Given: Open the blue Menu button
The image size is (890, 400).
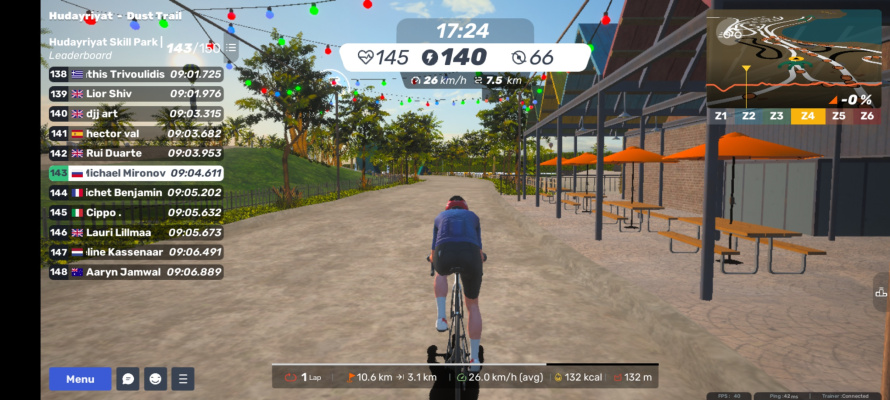Looking at the screenshot, I should (80, 379).
